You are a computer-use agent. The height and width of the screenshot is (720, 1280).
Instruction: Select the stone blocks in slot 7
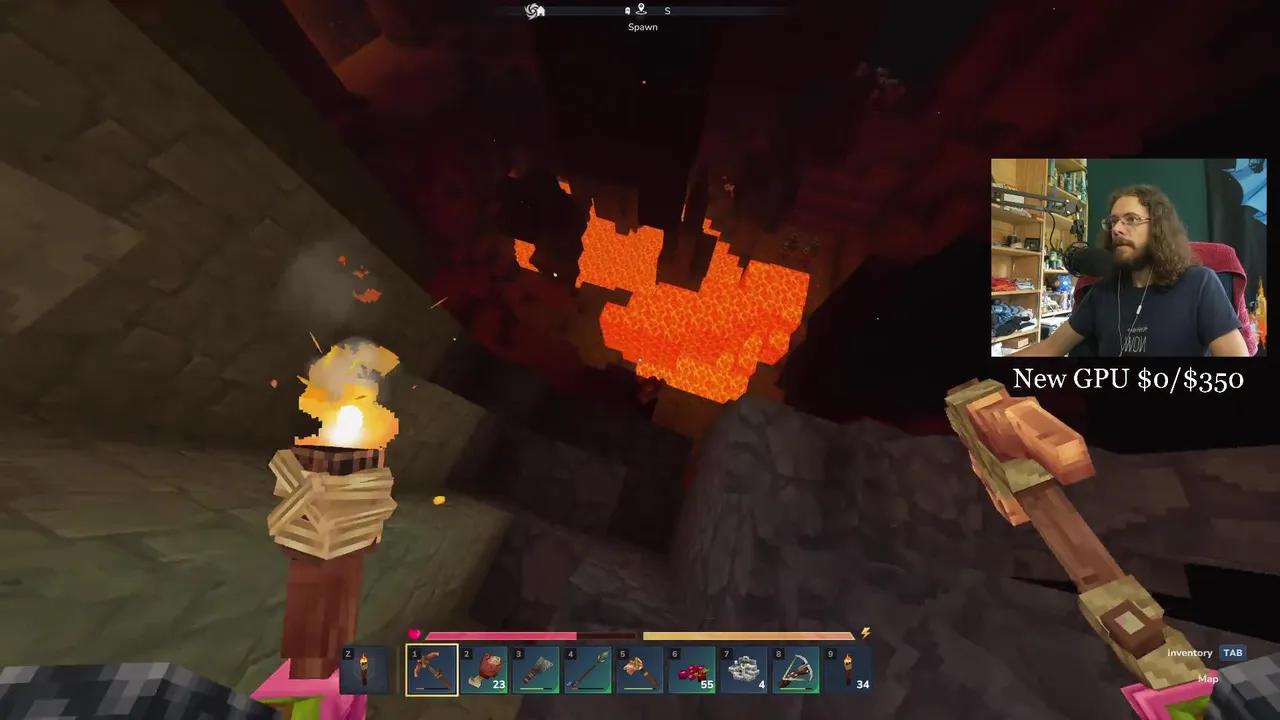click(743, 669)
